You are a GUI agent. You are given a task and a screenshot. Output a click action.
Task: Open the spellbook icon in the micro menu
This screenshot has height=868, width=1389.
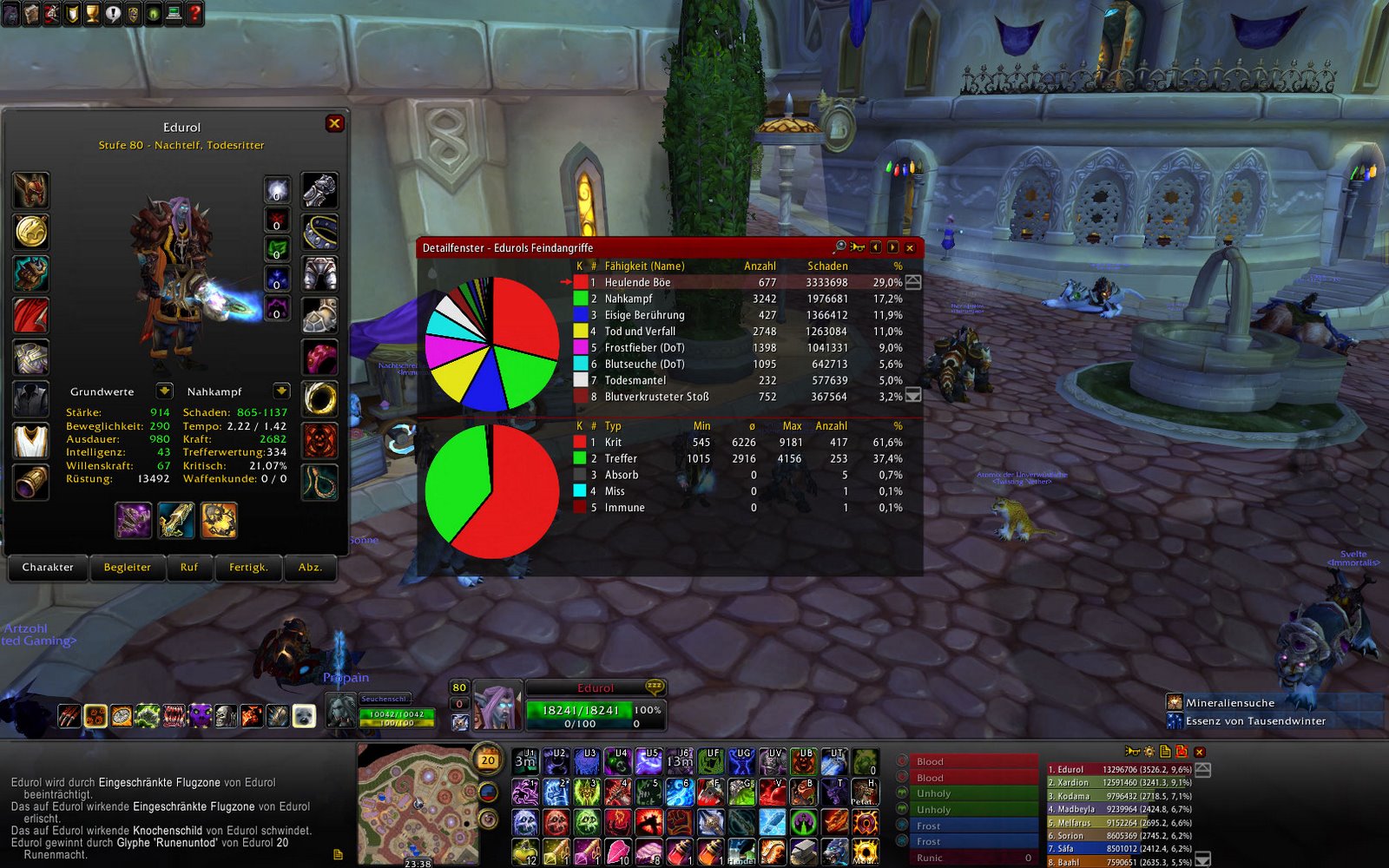(31, 12)
